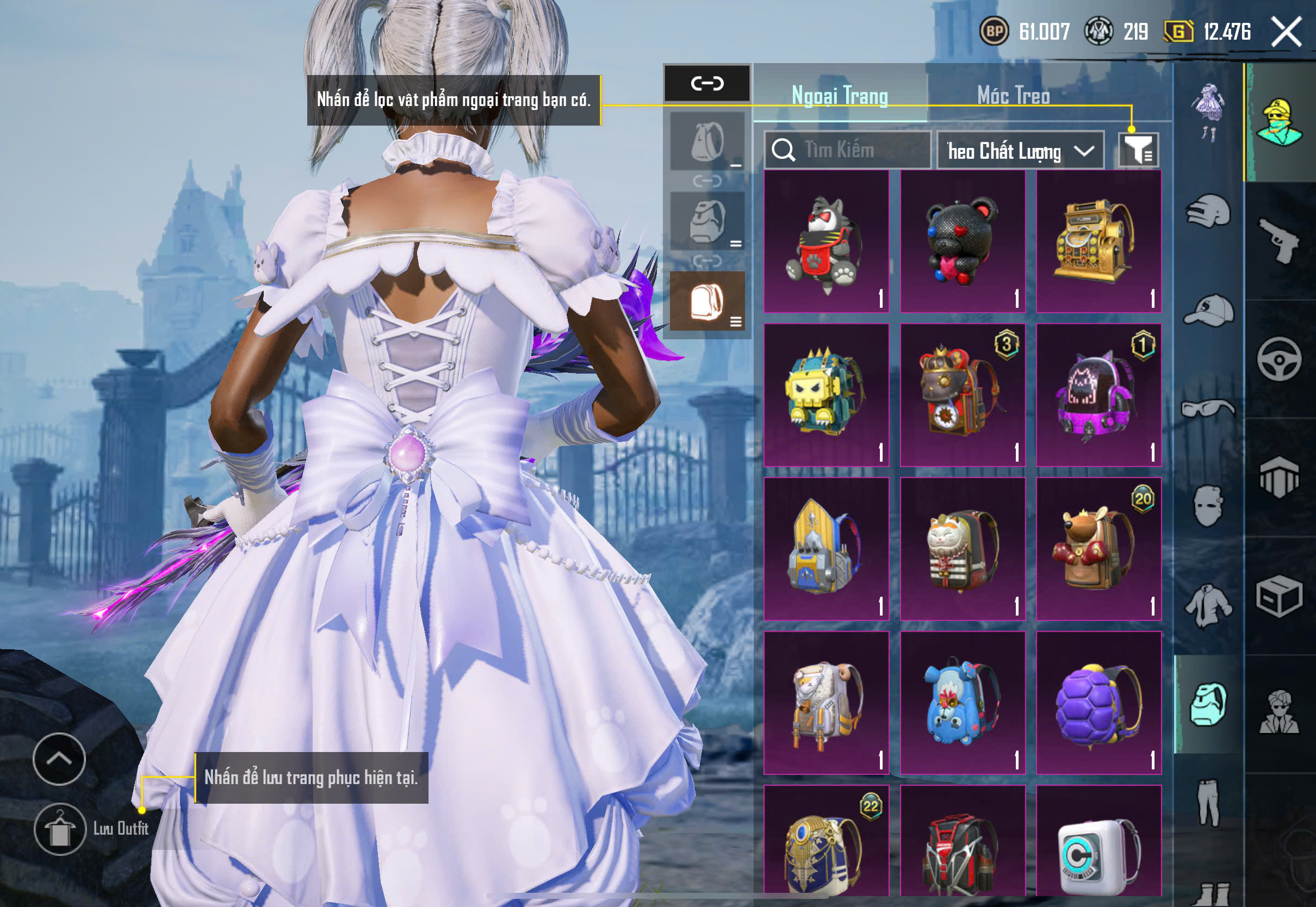
Task: Save the outfit with Lưu Outfit button
Action: pos(60,829)
